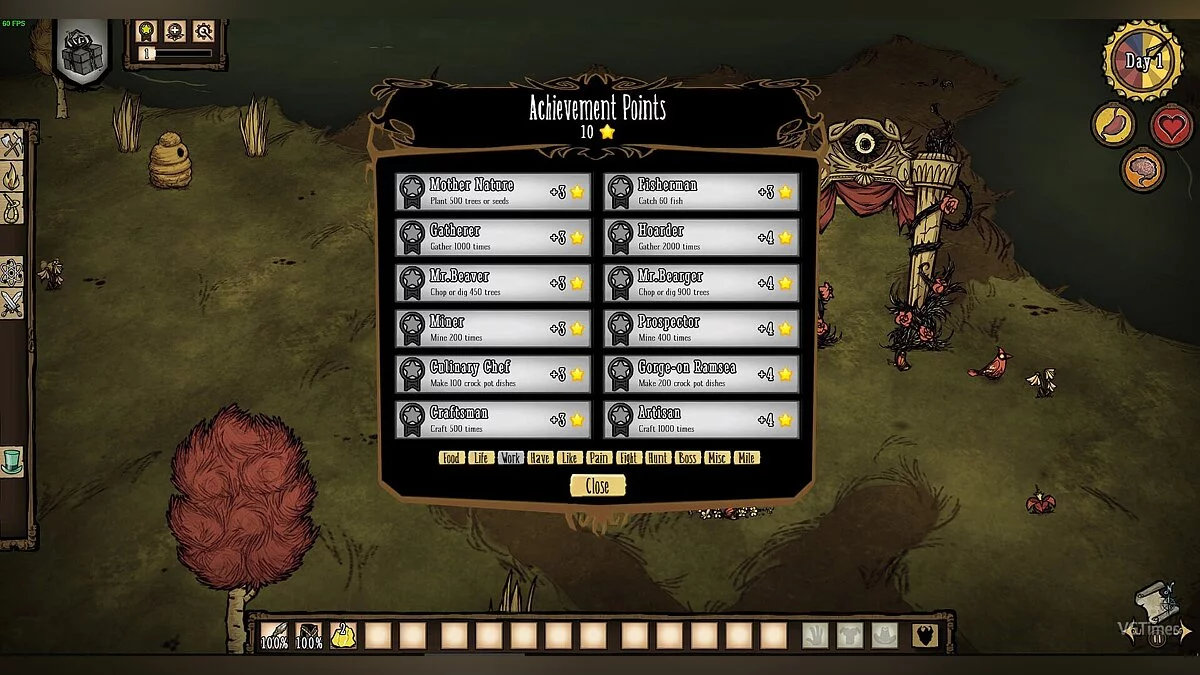Open the Fire crafting tab

pyautogui.click(x=11, y=177)
